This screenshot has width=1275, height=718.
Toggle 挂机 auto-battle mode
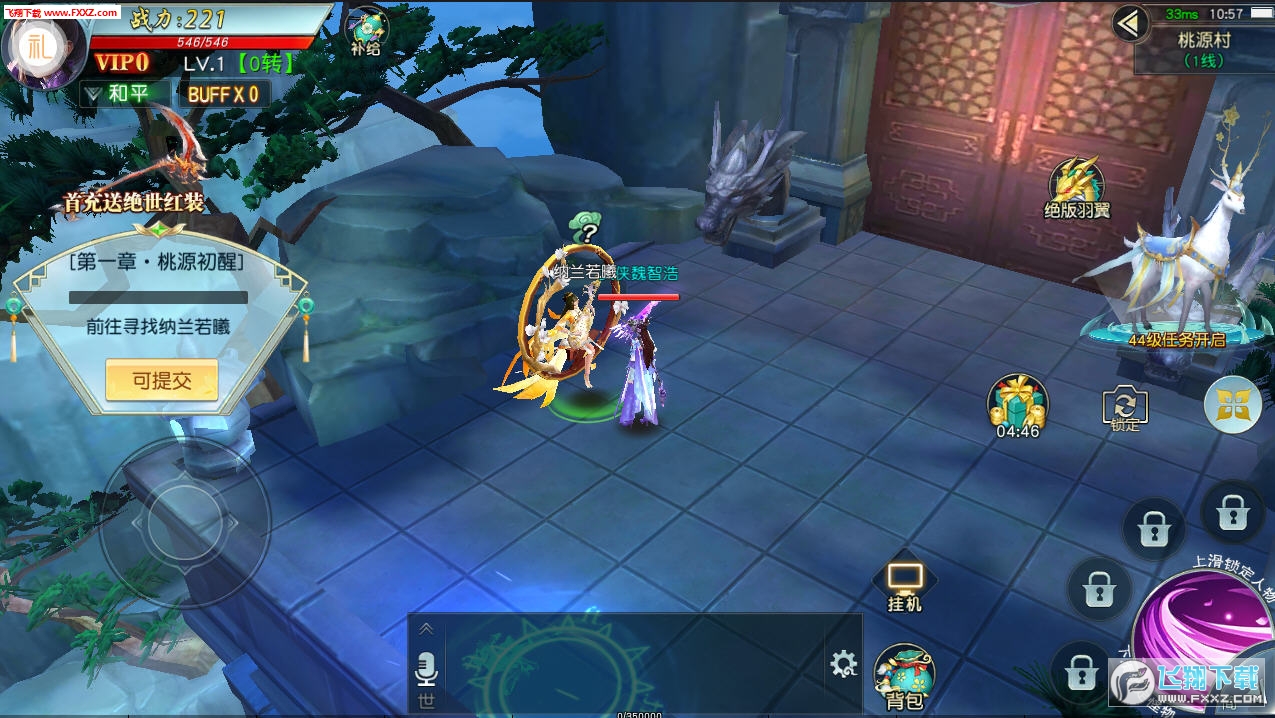click(x=905, y=584)
